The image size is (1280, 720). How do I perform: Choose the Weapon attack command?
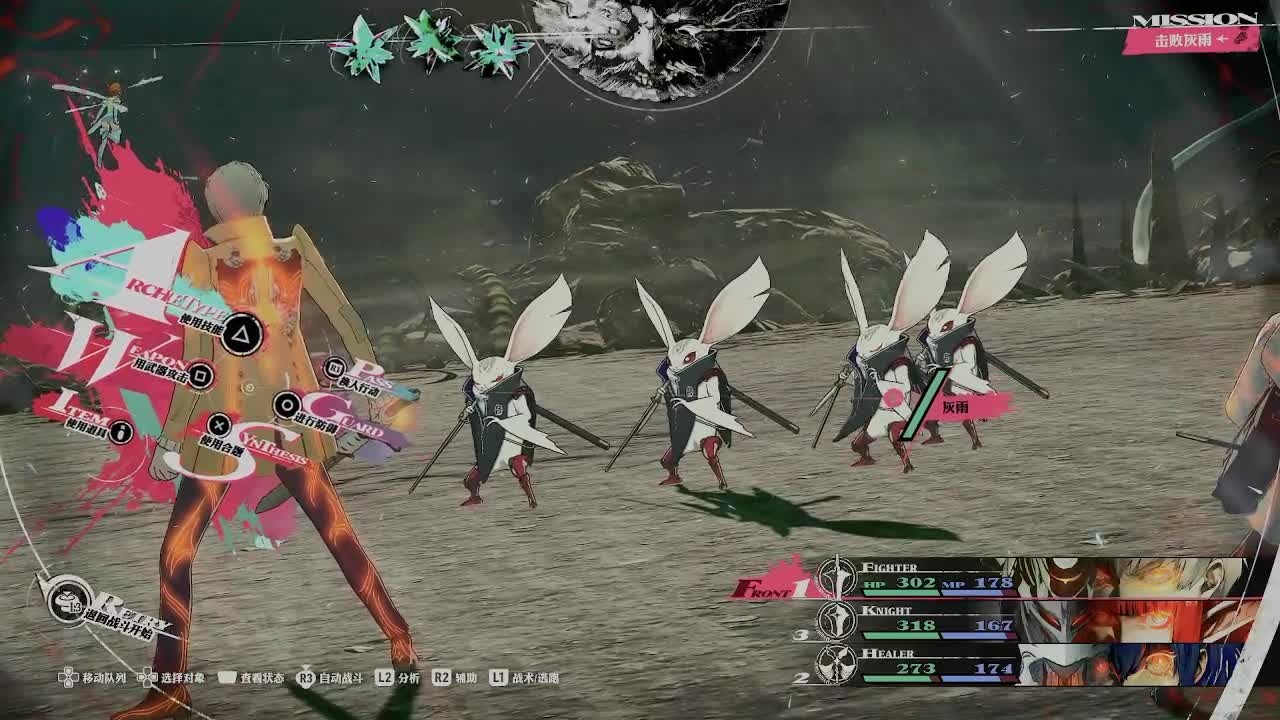pos(201,375)
